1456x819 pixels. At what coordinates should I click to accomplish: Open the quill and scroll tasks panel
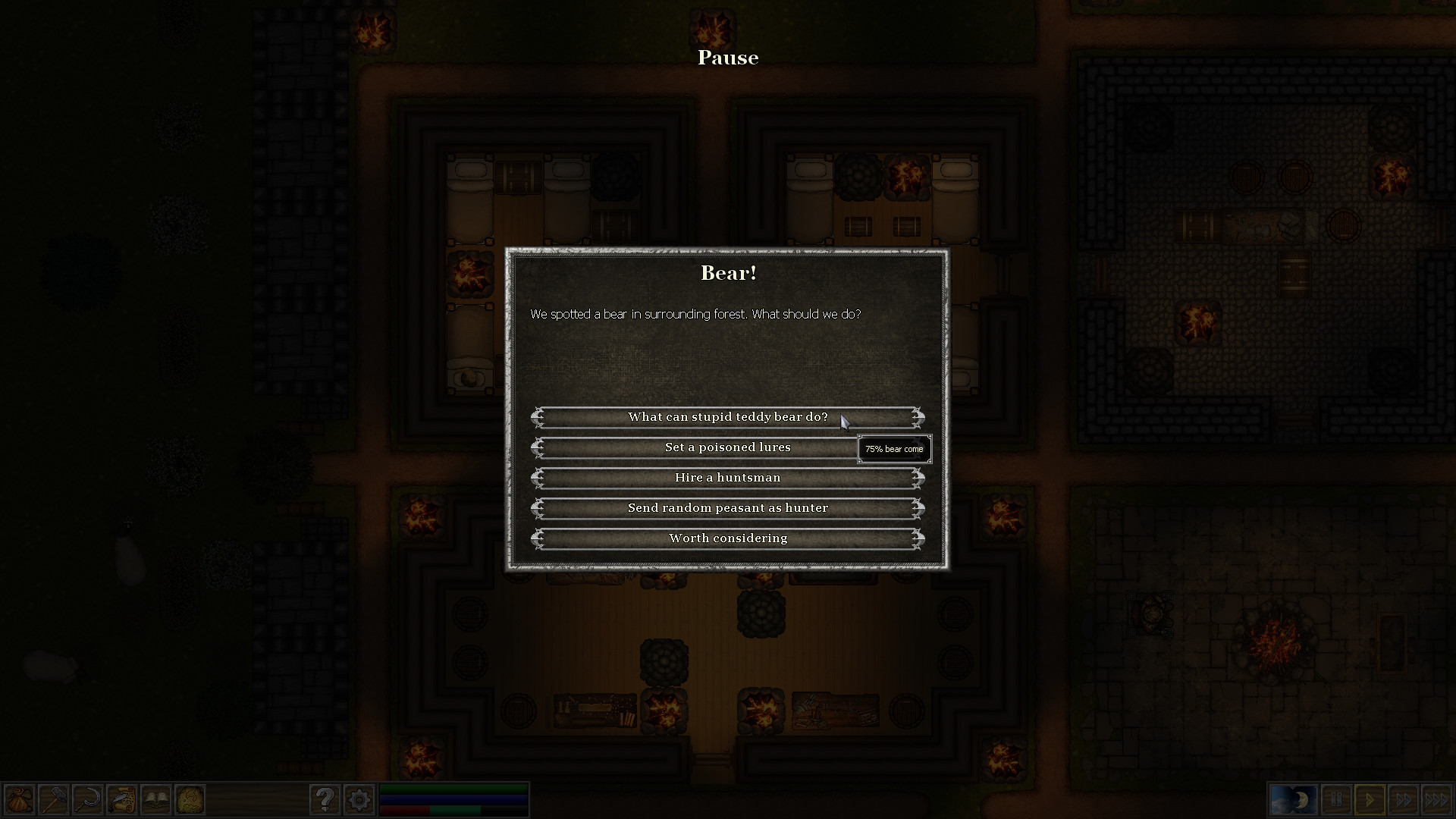(x=121, y=799)
